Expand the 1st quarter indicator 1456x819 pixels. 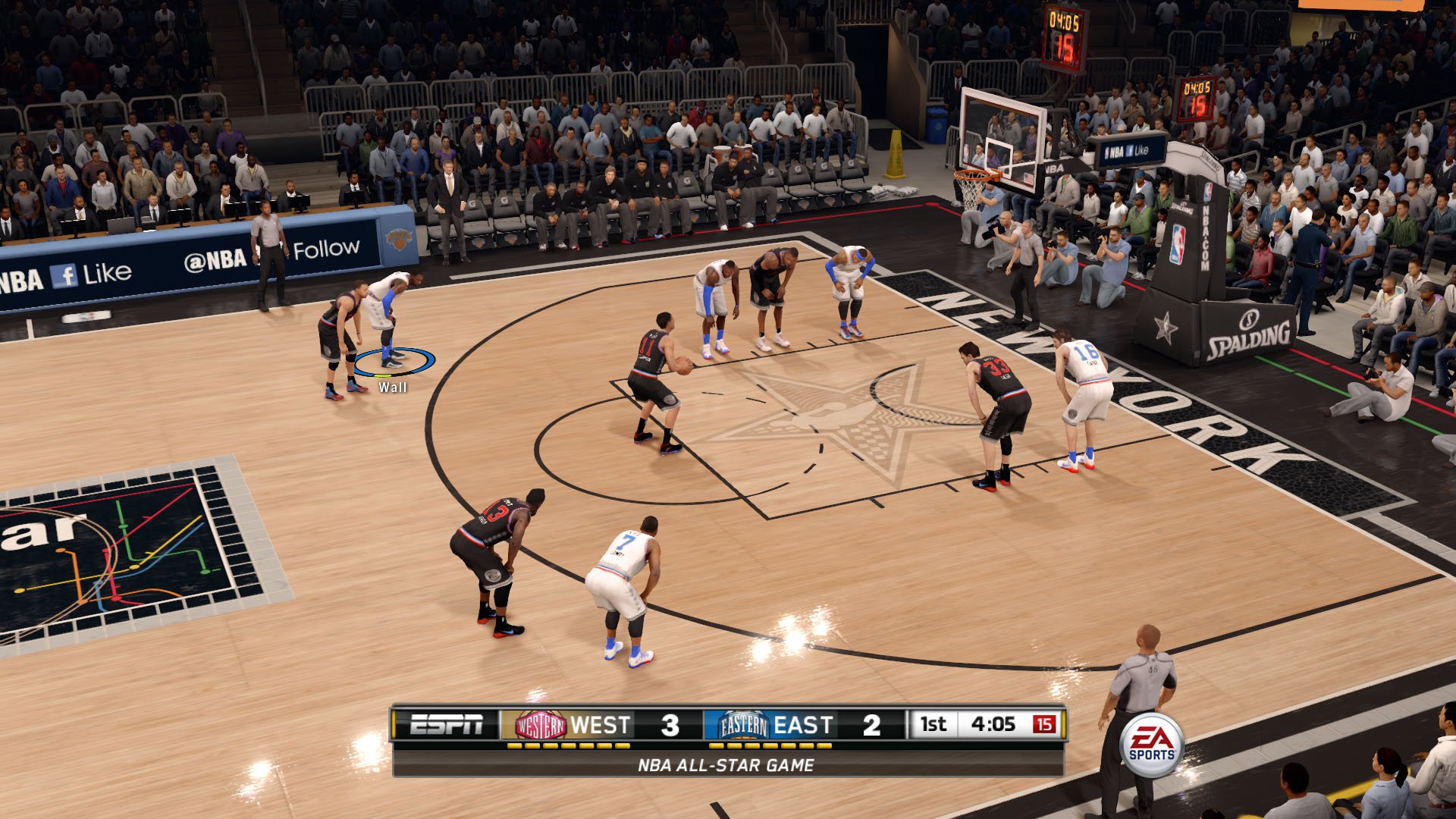click(x=933, y=724)
